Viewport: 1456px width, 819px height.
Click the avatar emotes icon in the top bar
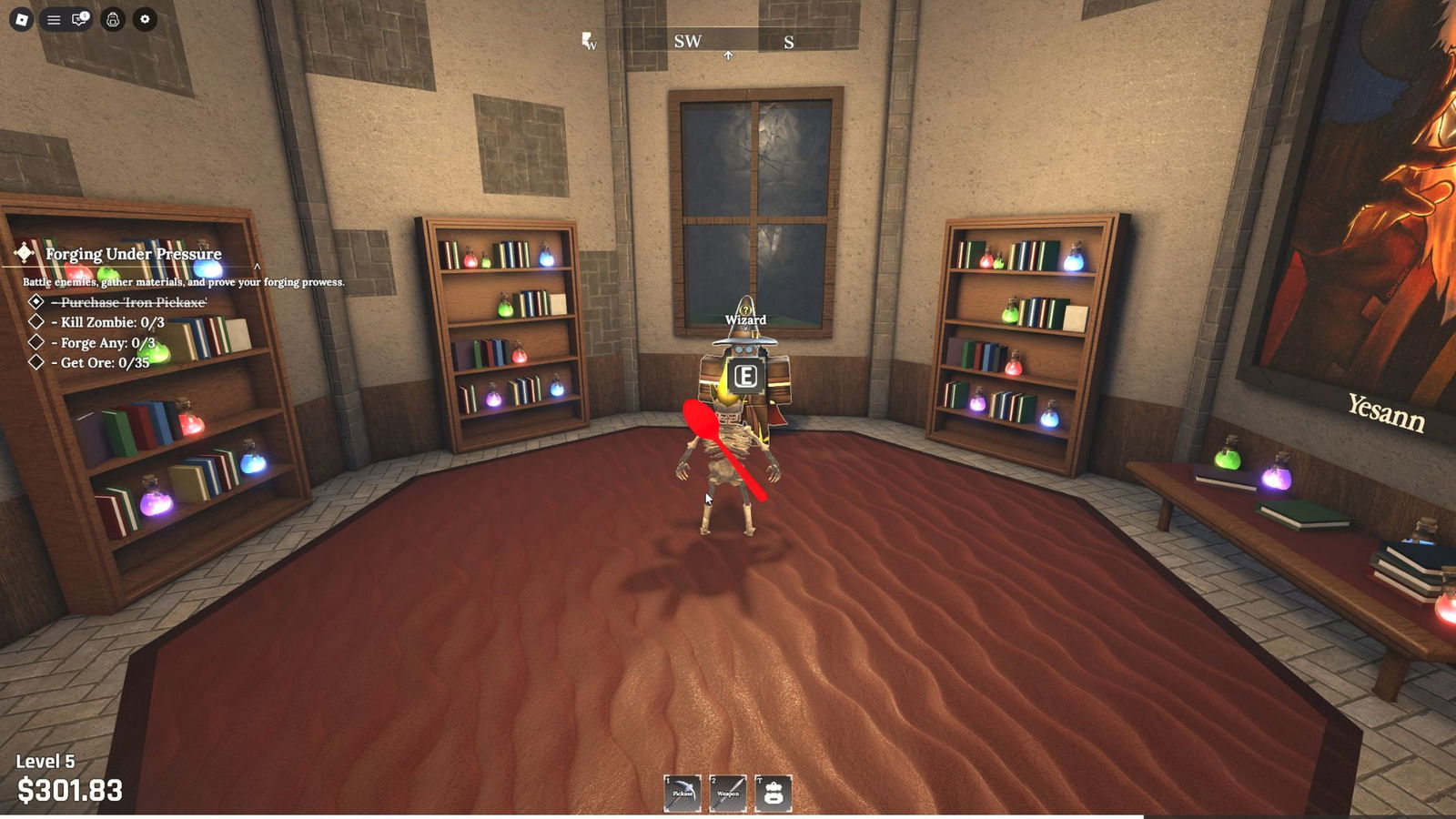pos(112,18)
